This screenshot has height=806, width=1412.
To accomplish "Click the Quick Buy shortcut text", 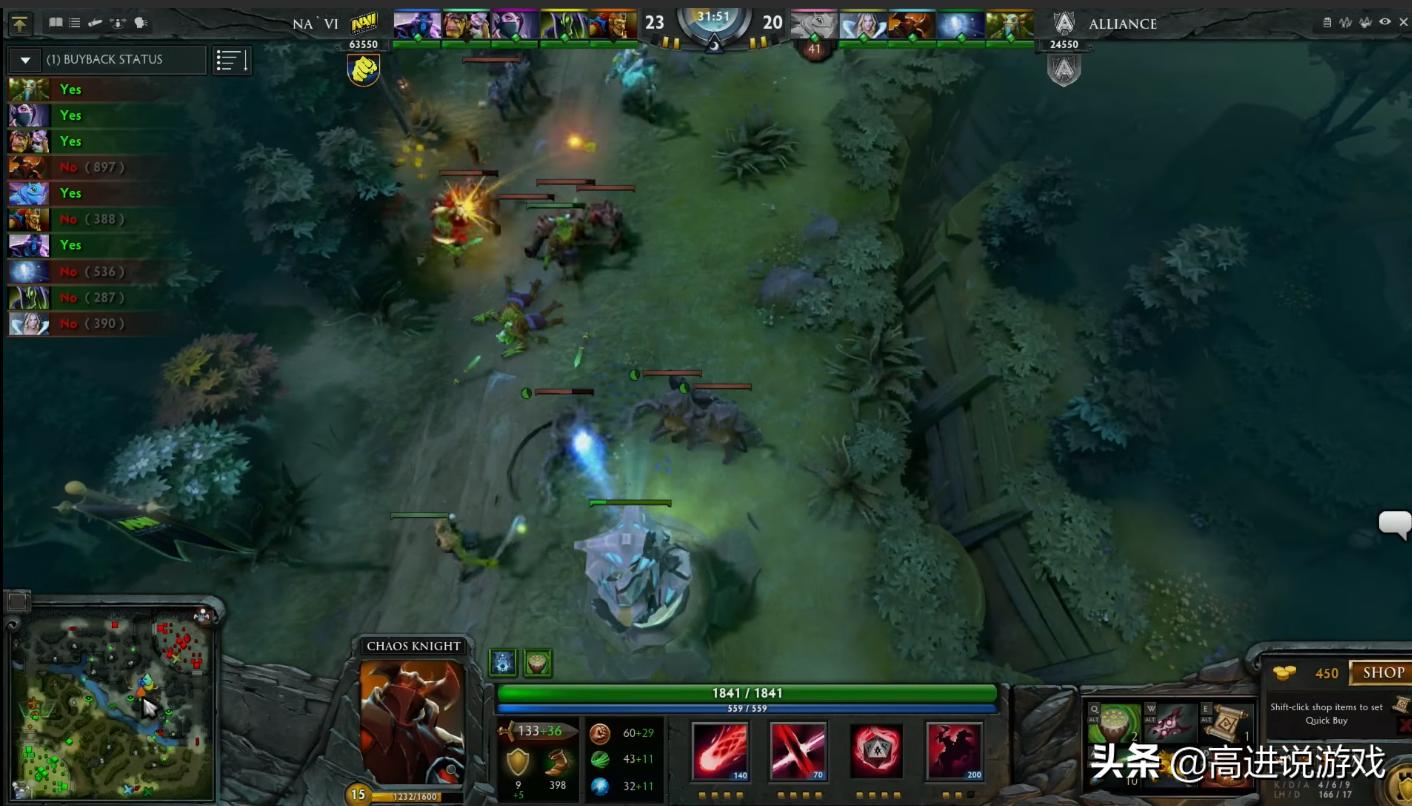I will tap(1326, 720).
